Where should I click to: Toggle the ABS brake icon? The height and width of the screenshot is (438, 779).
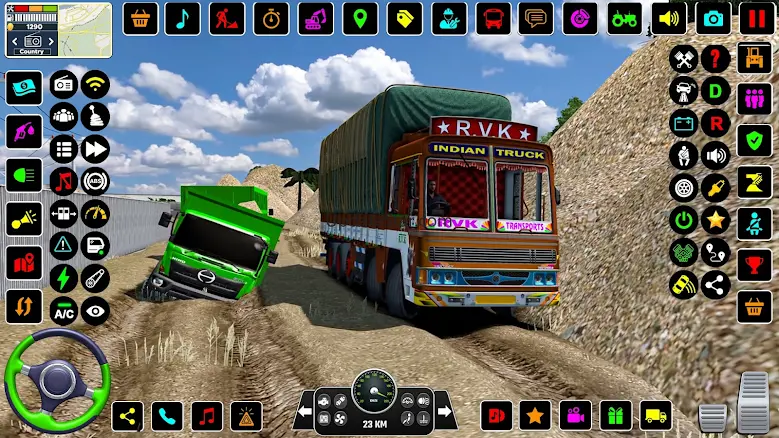click(x=95, y=181)
